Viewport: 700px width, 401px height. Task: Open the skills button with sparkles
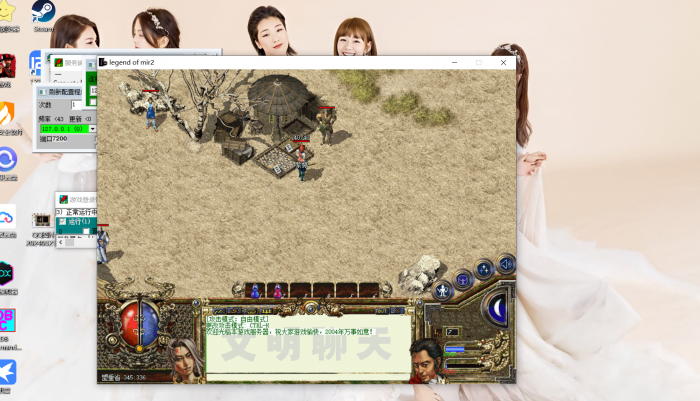pos(484,268)
